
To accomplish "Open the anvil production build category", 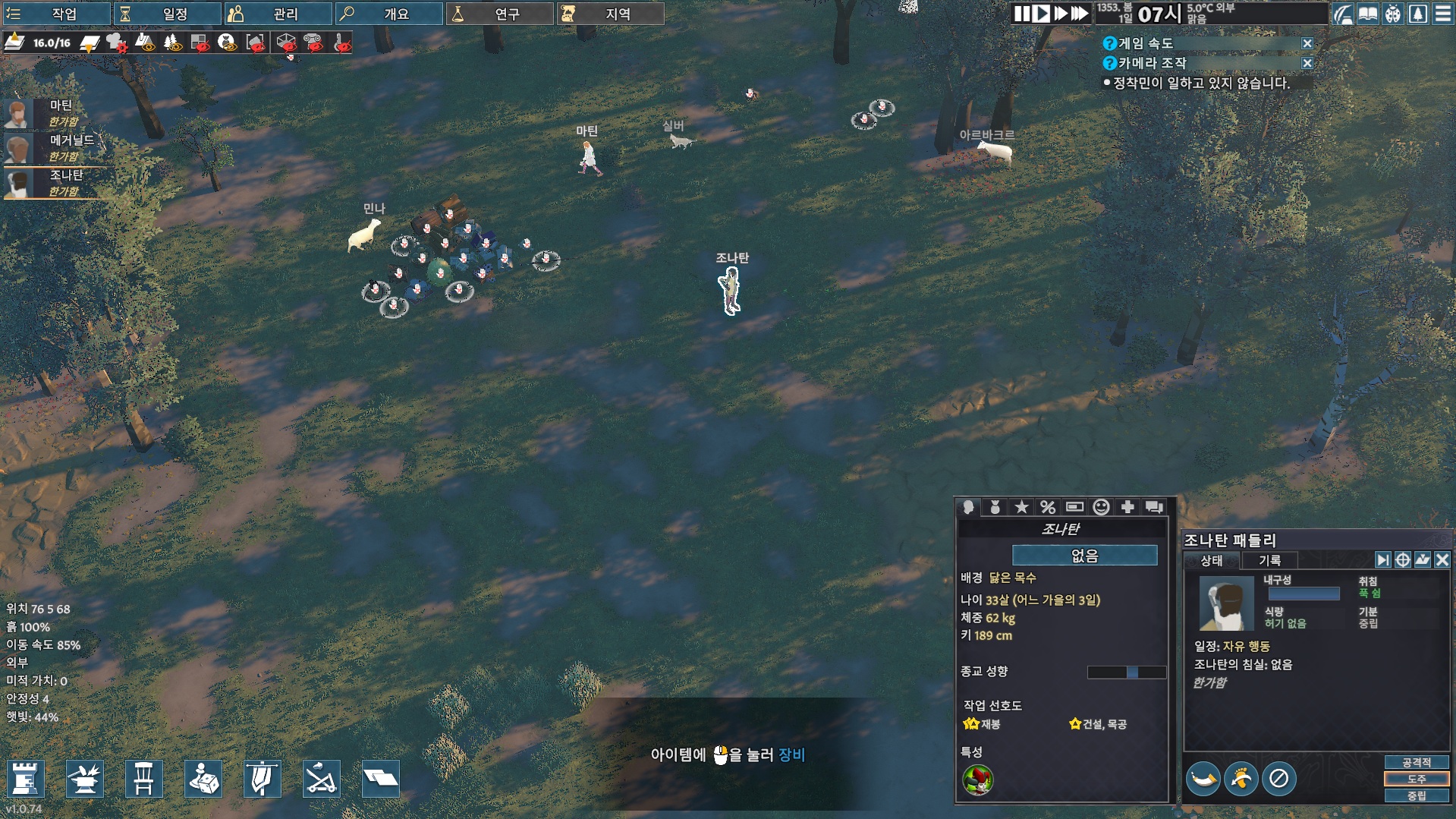I will pyautogui.click(x=84, y=779).
